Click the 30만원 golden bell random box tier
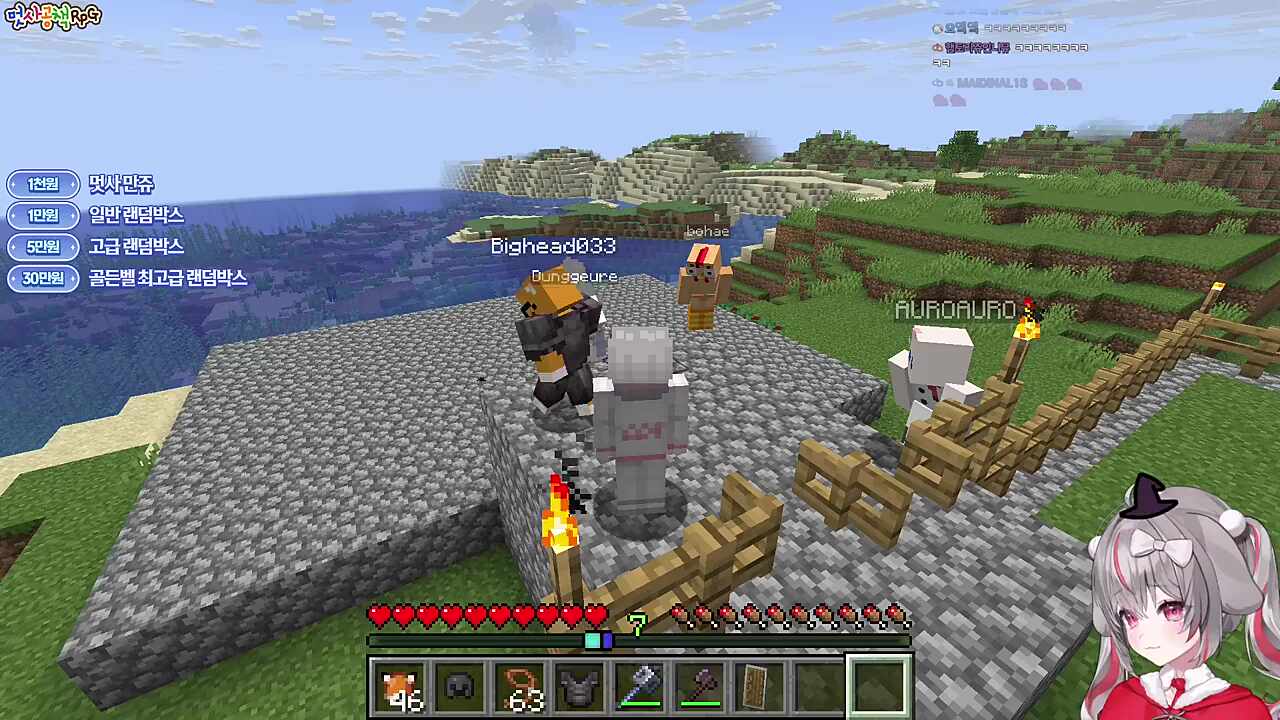 [x=43, y=278]
